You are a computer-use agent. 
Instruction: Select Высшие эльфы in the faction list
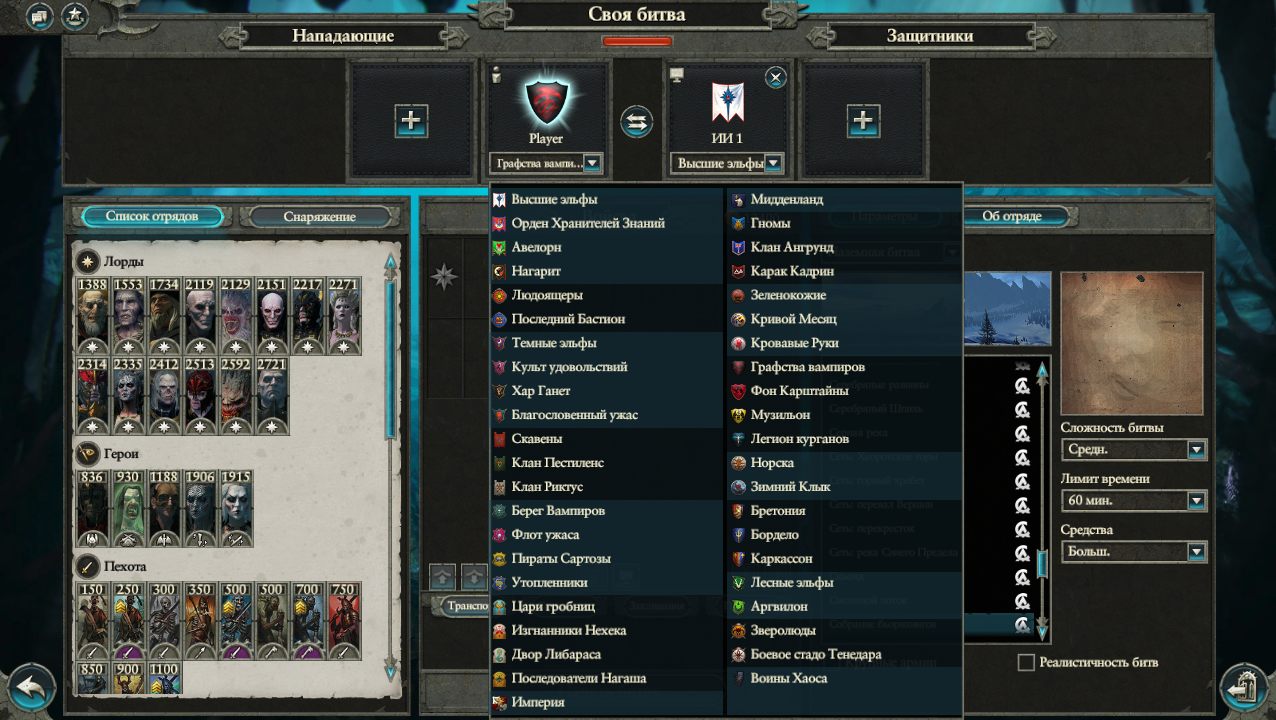coord(554,200)
